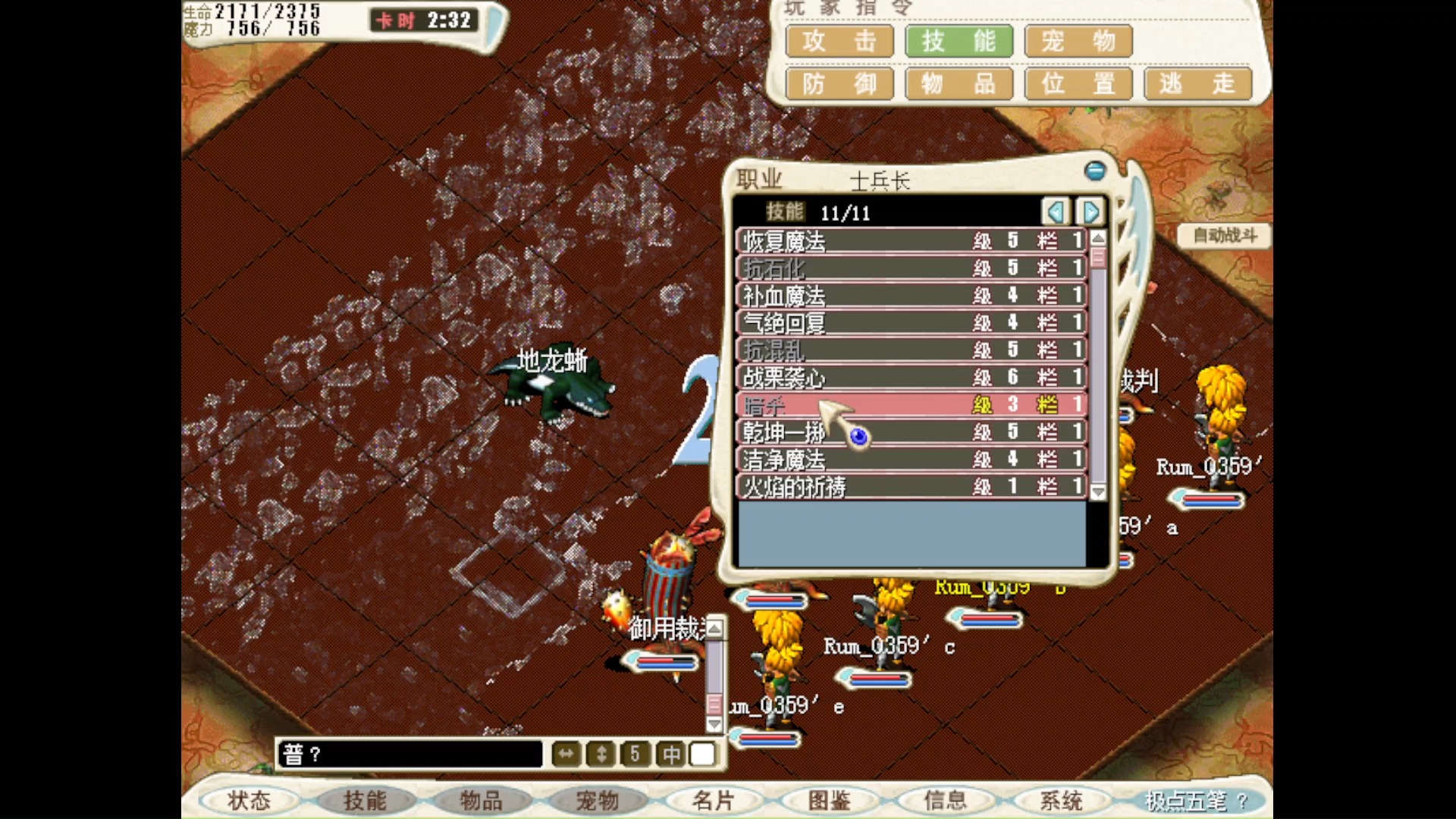Image resolution: width=1456 pixels, height=819 pixels.
Task: Choose the 攻击 attack command
Action: click(x=839, y=41)
